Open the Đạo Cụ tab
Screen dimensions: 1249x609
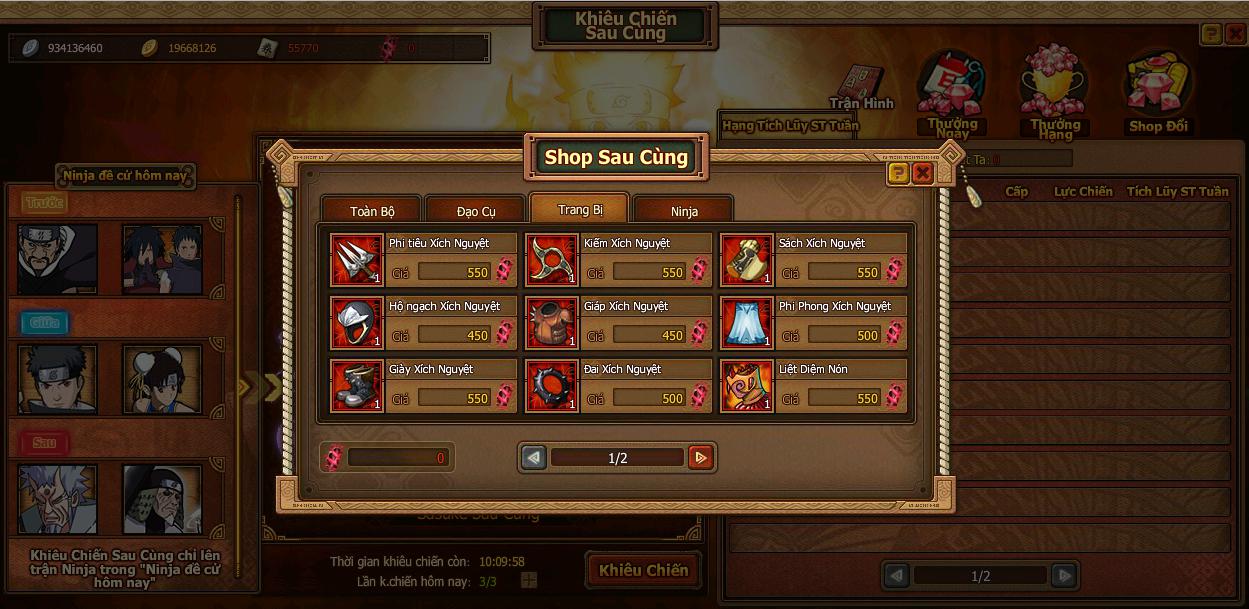pos(476,211)
